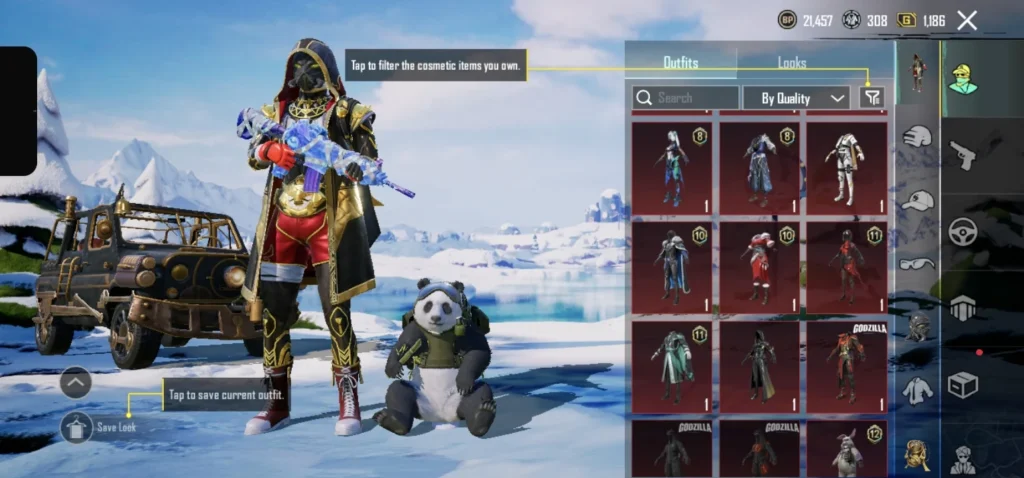Open the helmet category
The width and height of the screenshot is (1024, 478).
(x=917, y=138)
